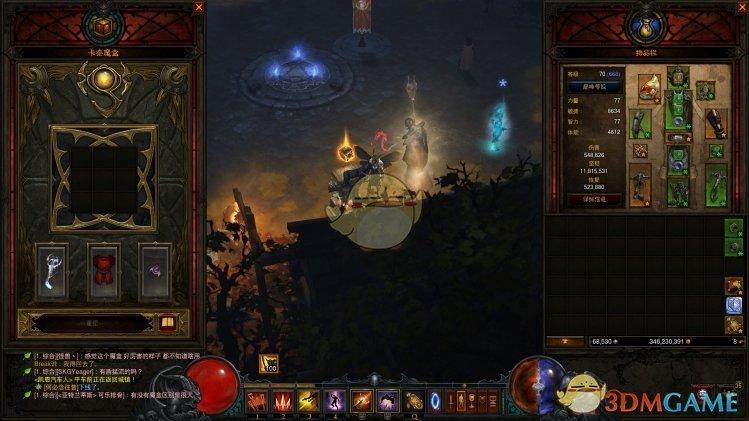The width and height of the screenshot is (749, 421).
Task: Click the buff icon above the action bar
Action: point(269,366)
